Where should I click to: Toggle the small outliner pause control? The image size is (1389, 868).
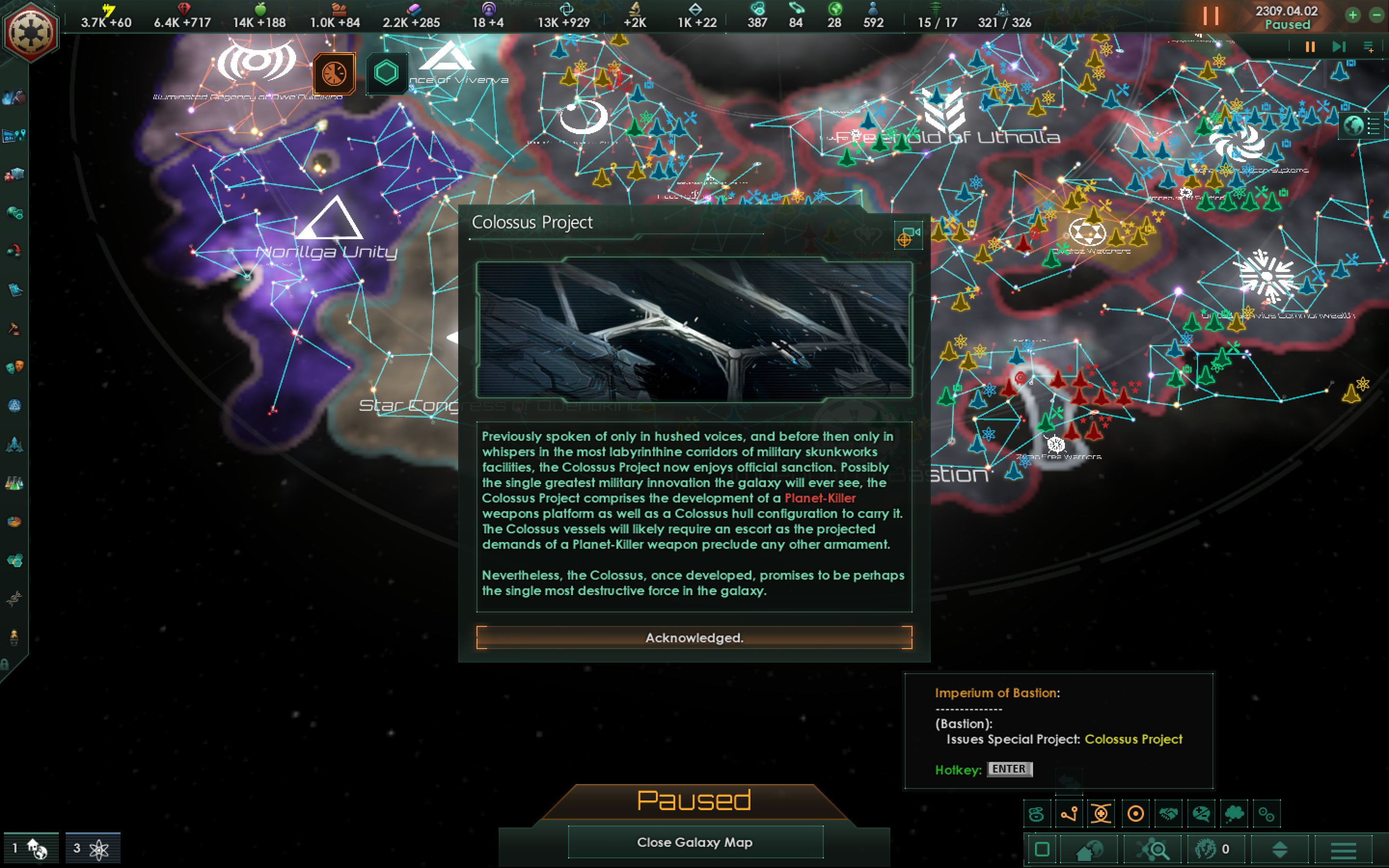(1309, 46)
